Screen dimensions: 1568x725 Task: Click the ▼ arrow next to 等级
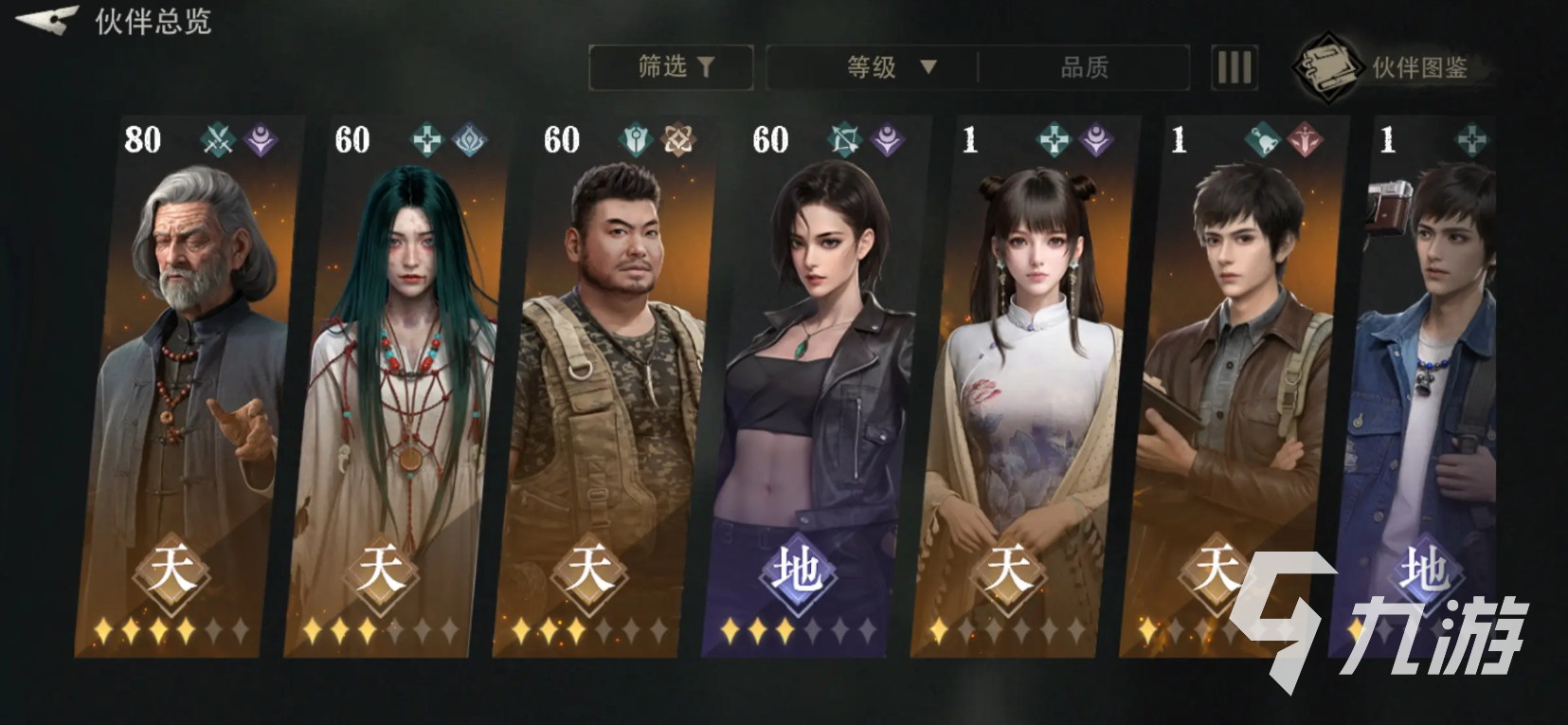[928, 67]
